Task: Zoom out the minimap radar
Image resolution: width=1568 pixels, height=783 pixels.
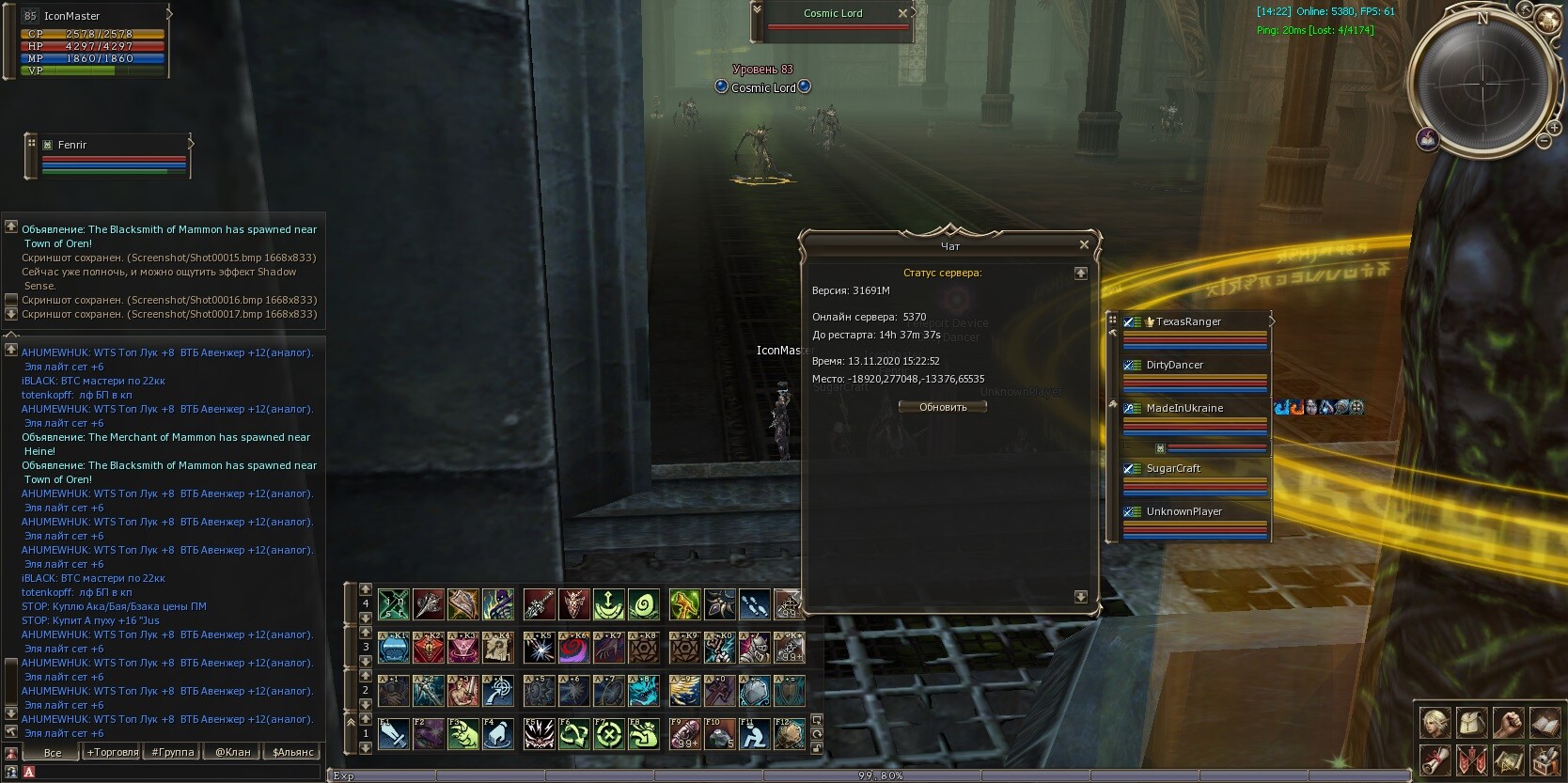Action: [1543, 141]
